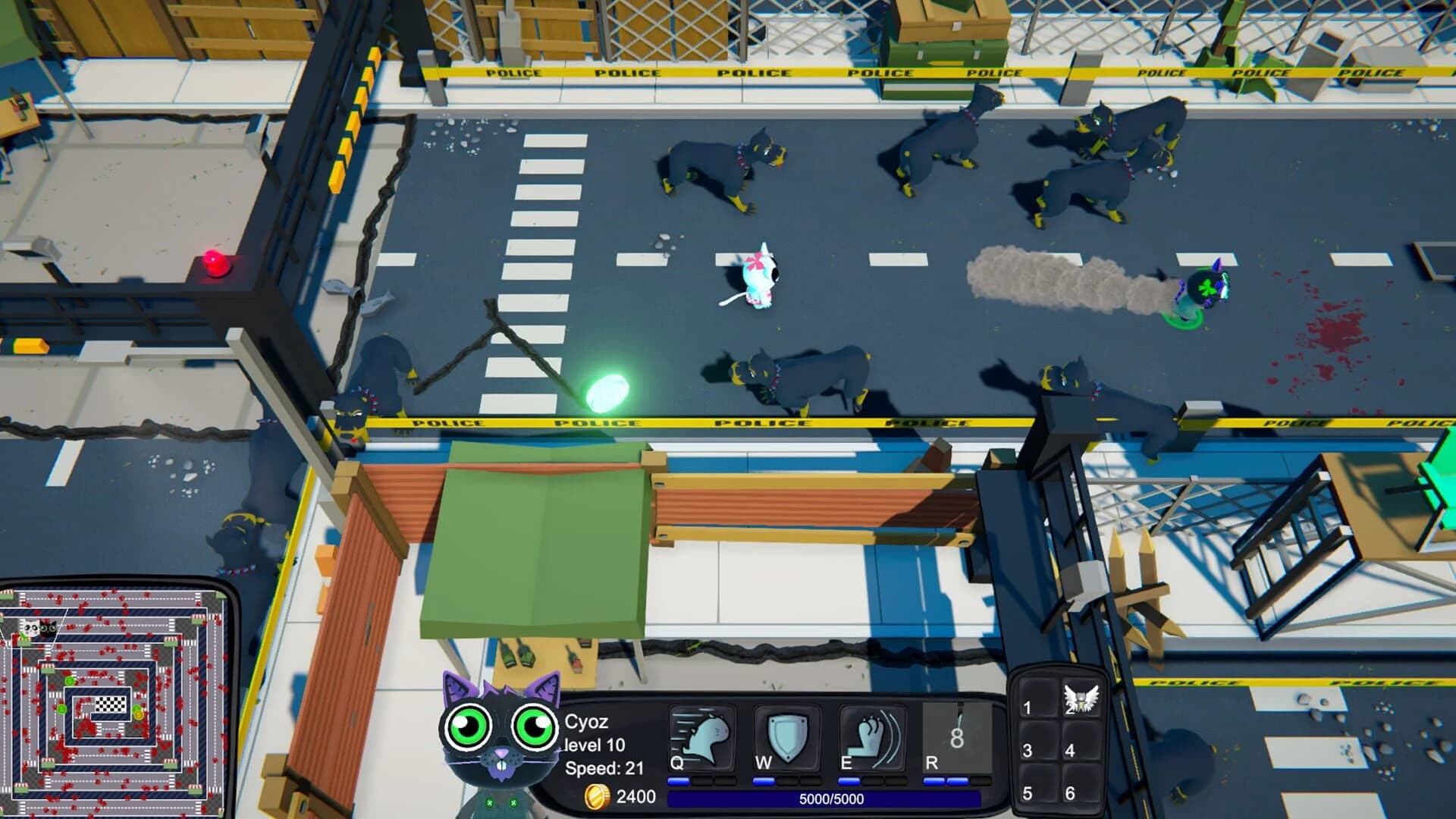1456x819 pixels.
Task: Click the black cat icon on the minimap
Action: (47, 629)
